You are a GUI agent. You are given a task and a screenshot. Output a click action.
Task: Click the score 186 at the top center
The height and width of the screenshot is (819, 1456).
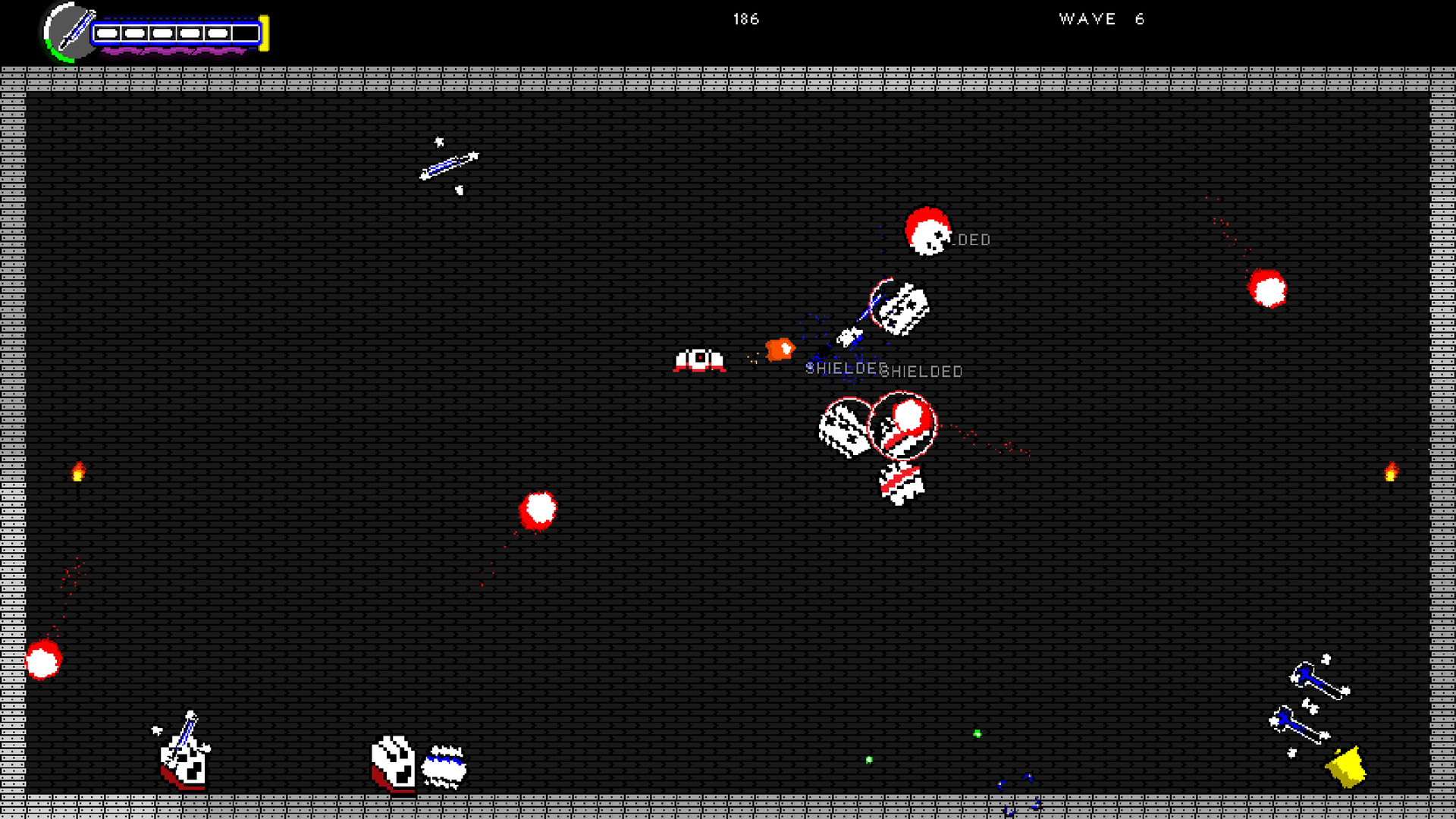[x=745, y=20]
